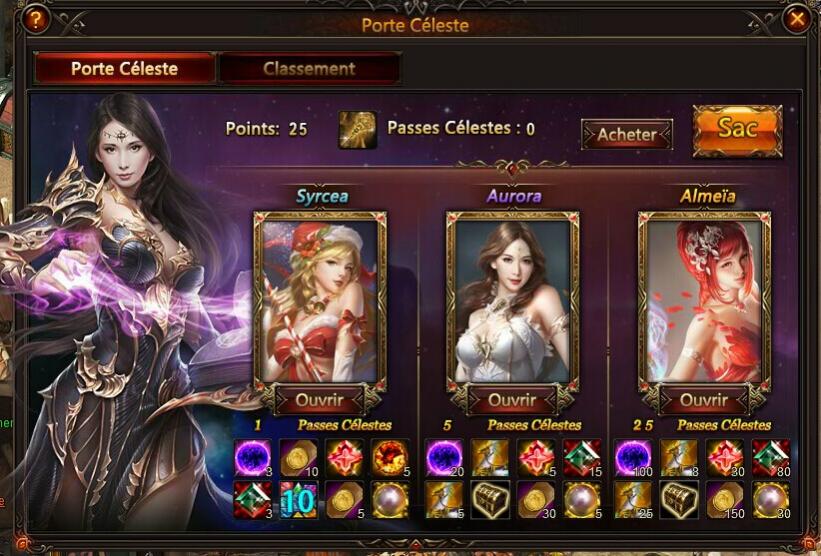Inspect Syrcea's purple orb reward
This screenshot has height=556, width=821.
pos(252,457)
